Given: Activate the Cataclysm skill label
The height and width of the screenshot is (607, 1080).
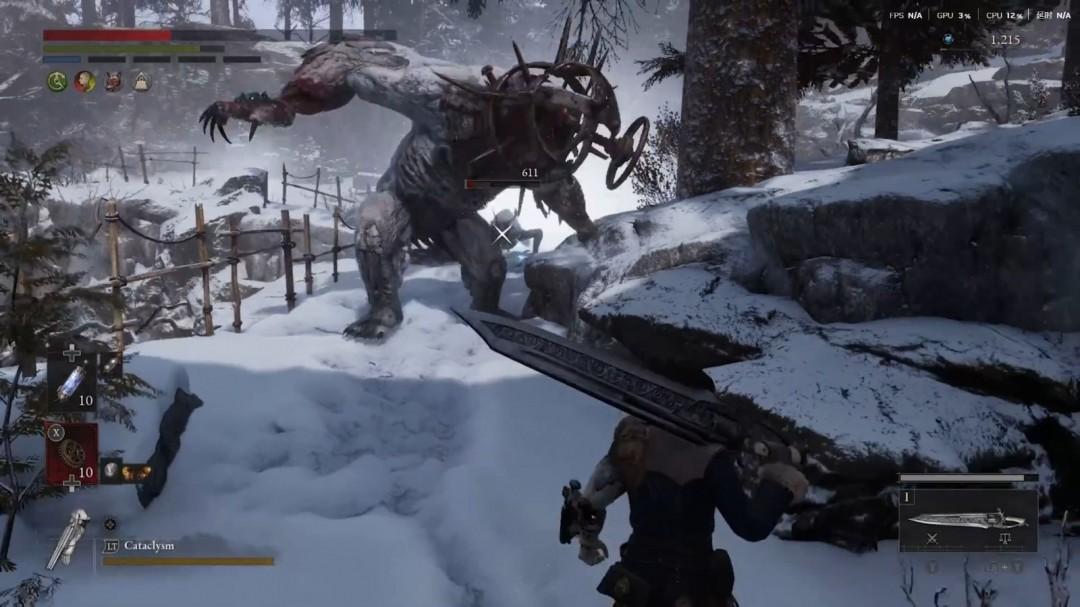Looking at the screenshot, I should pos(149,545).
